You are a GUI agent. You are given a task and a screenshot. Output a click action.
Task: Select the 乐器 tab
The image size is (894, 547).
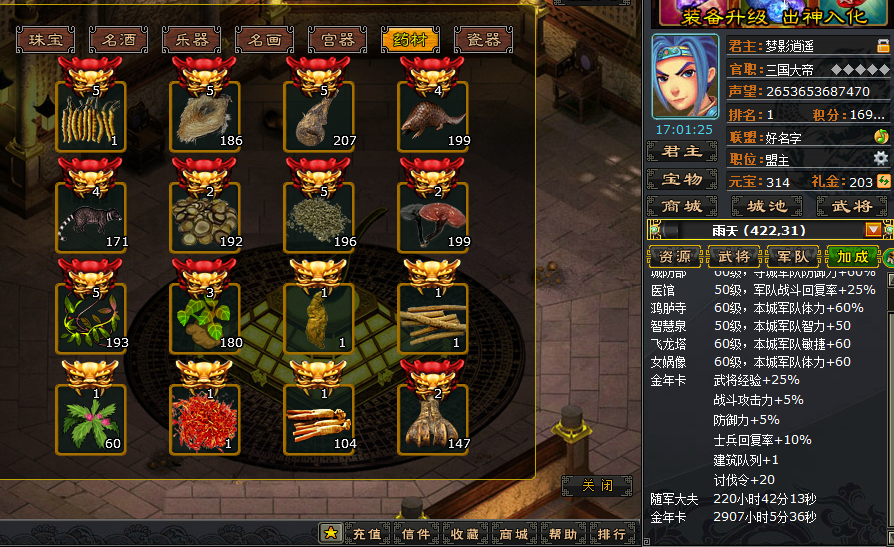191,40
